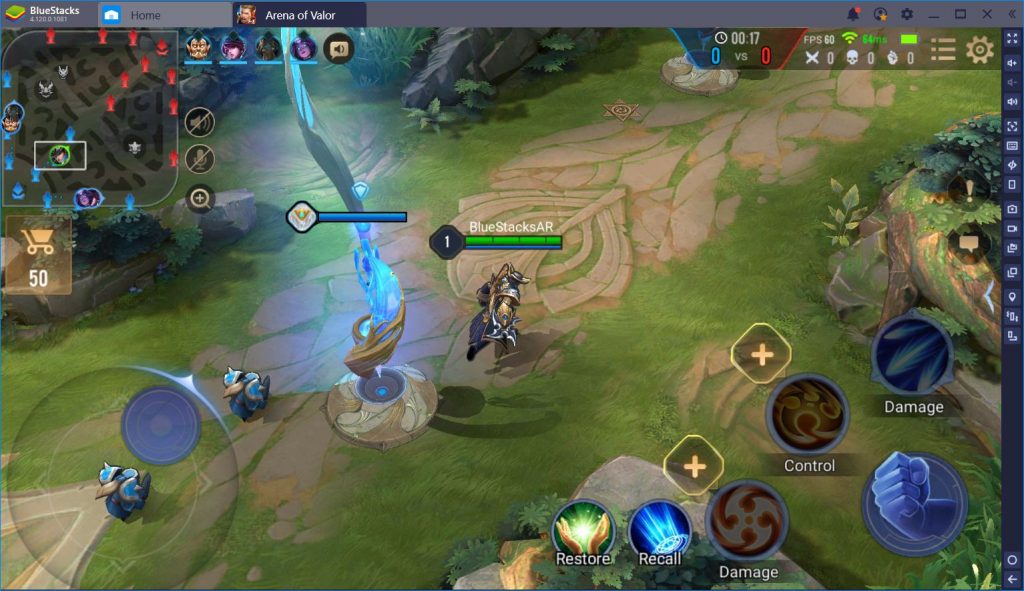Switch to the BlueStacks Home tab
The height and width of the screenshot is (591, 1024).
click(x=144, y=15)
